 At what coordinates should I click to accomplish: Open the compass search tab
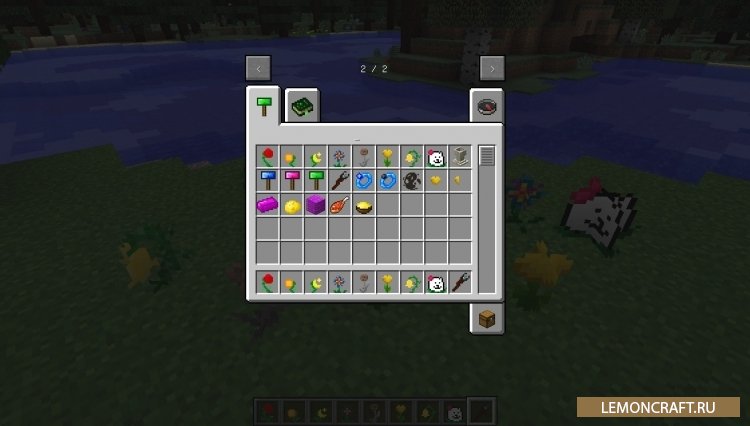coord(487,106)
